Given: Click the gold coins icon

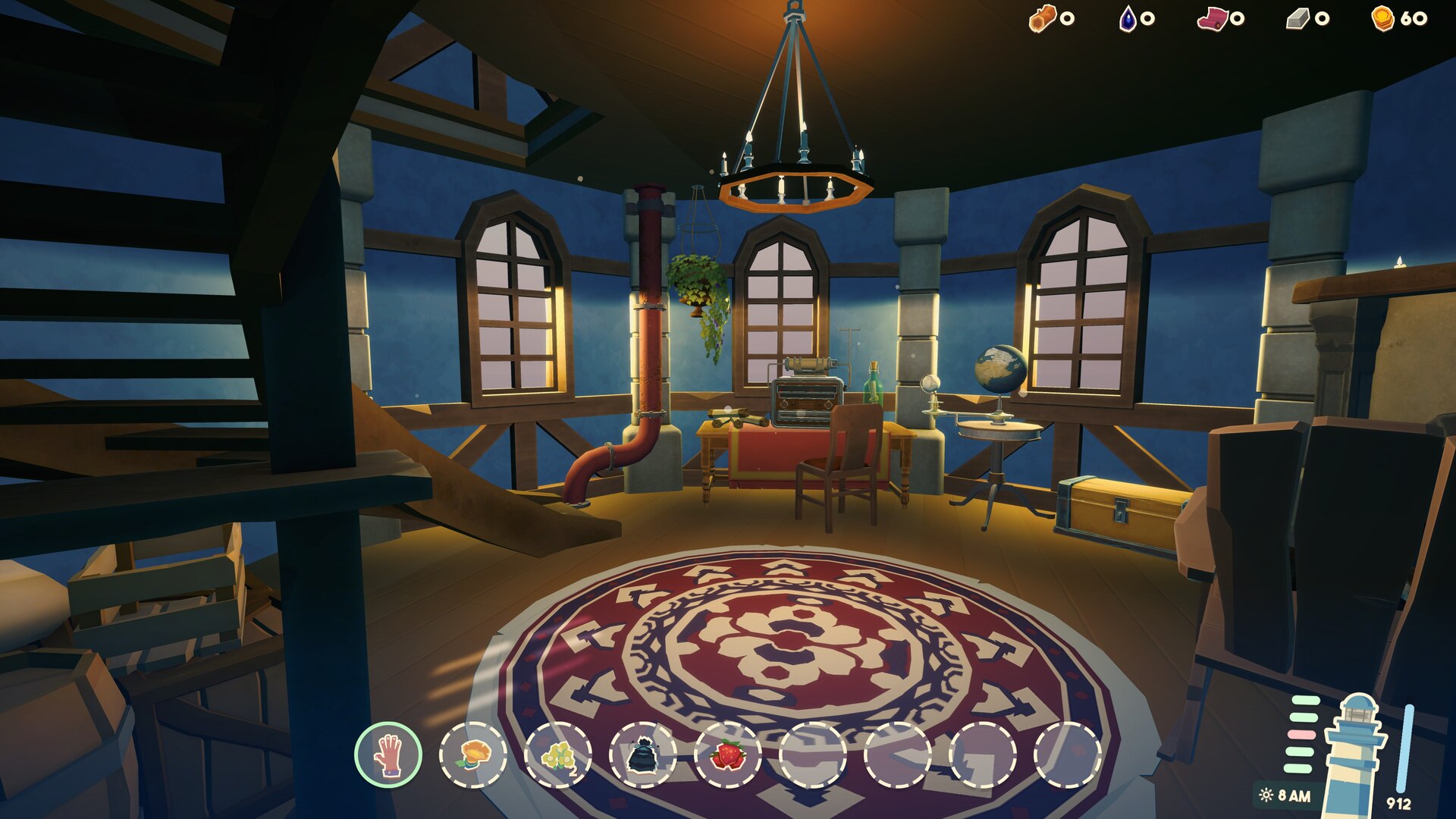Looking at the screenshot, I should coord(1383,18).
